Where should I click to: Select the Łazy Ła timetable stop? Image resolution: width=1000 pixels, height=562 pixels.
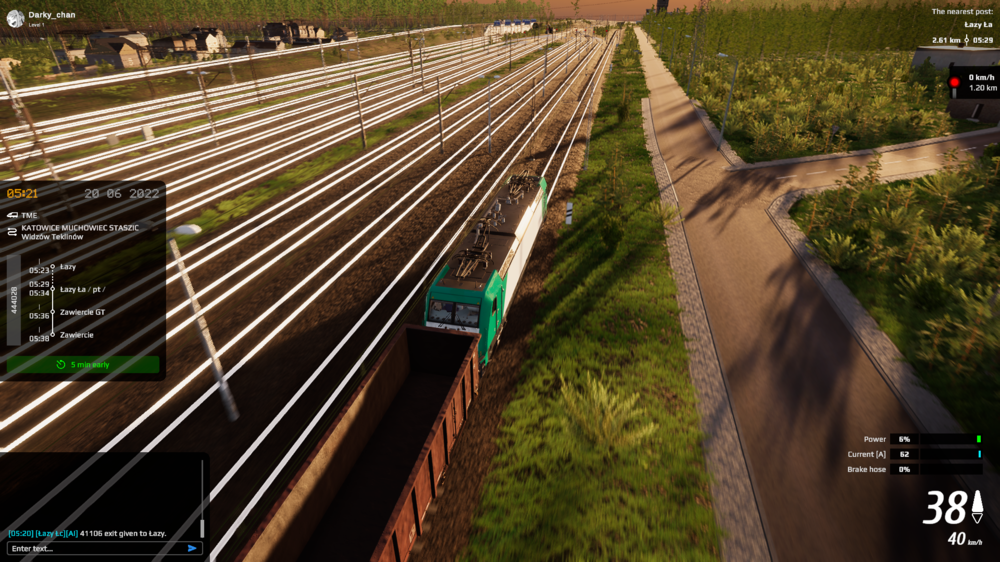[82, 289]
